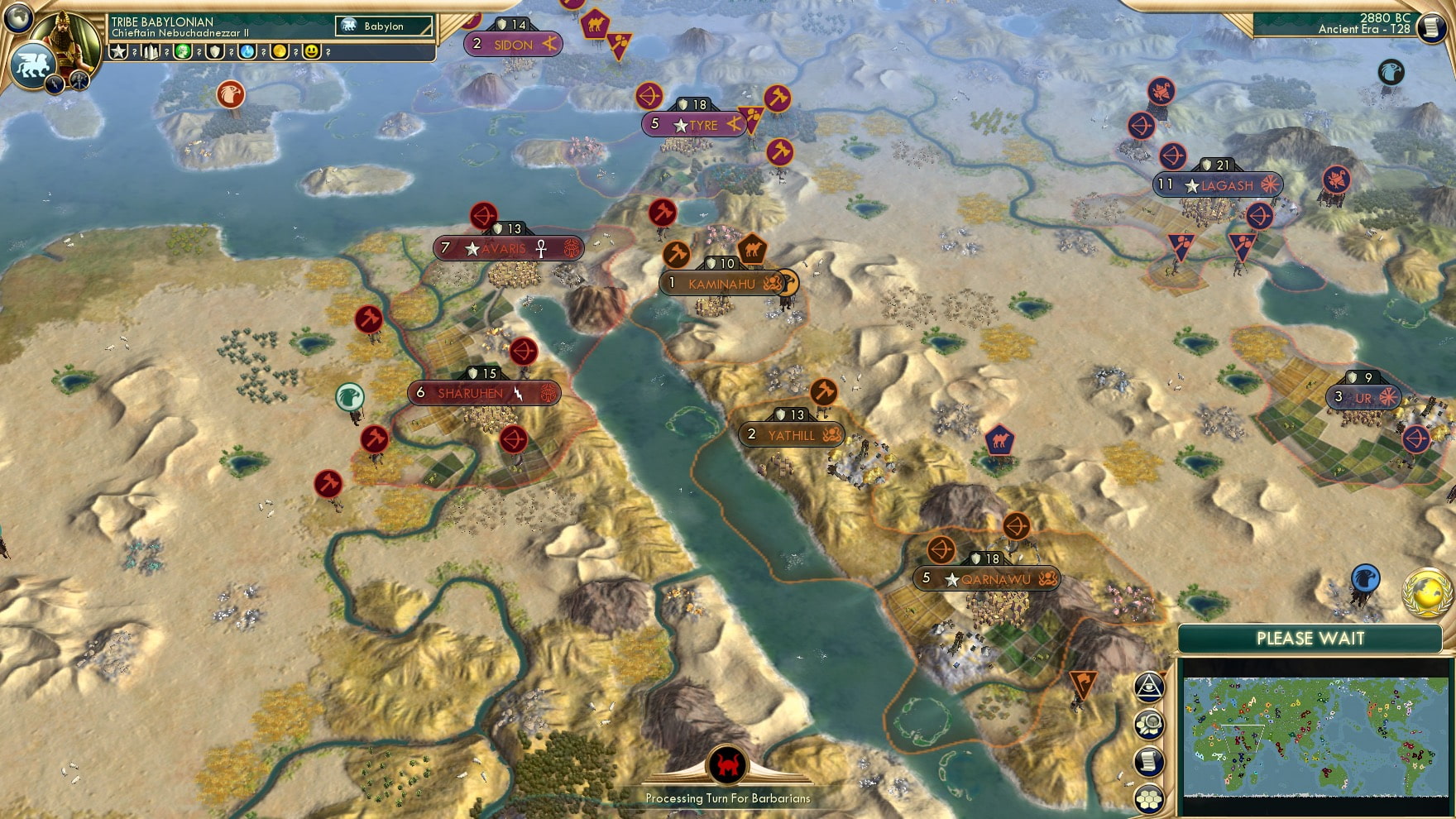
Task: Click the Please Wait turn button
Action: [x=1310, y=639]
